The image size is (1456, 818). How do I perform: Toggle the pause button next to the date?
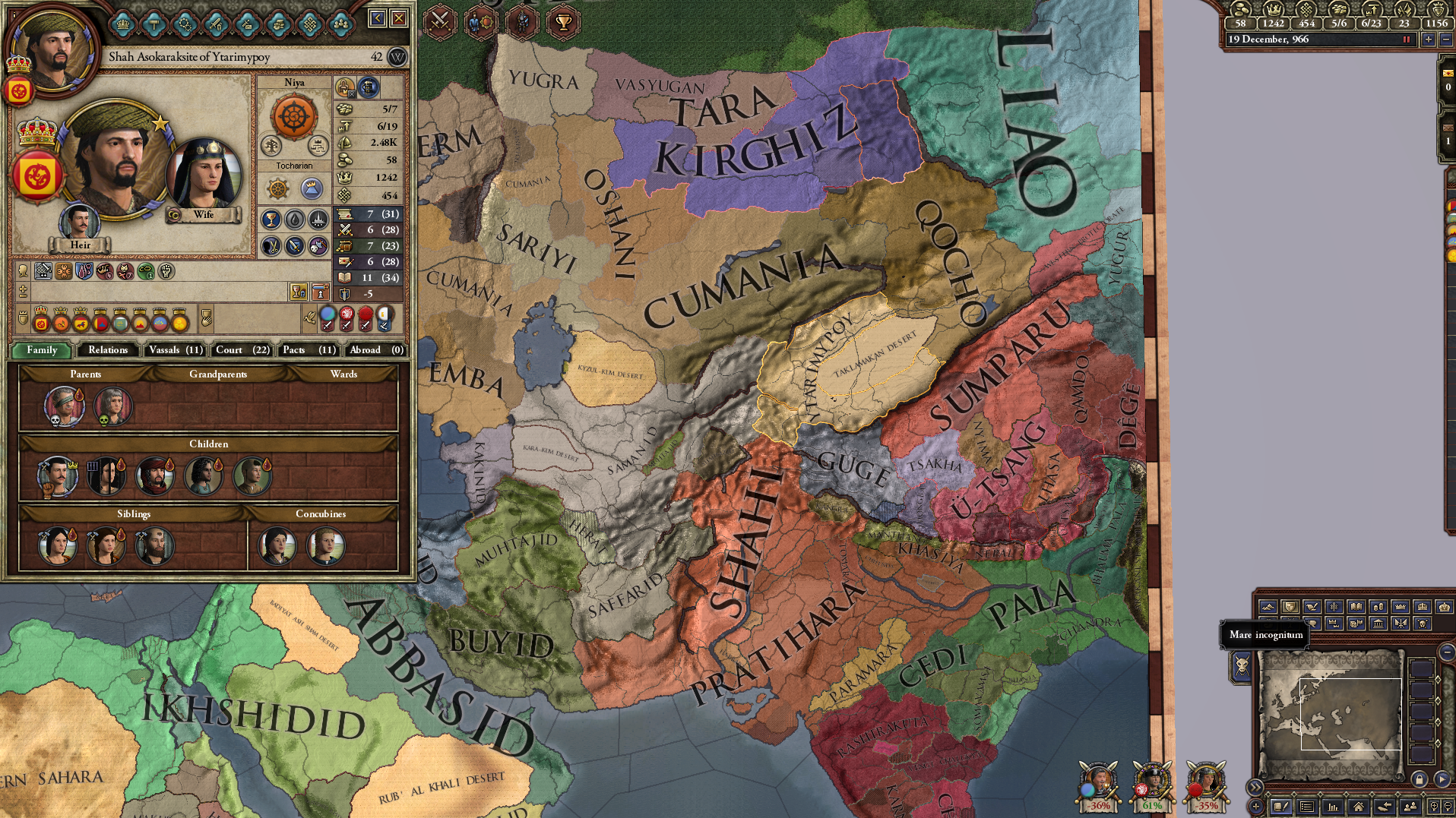tap(1405, 41)
